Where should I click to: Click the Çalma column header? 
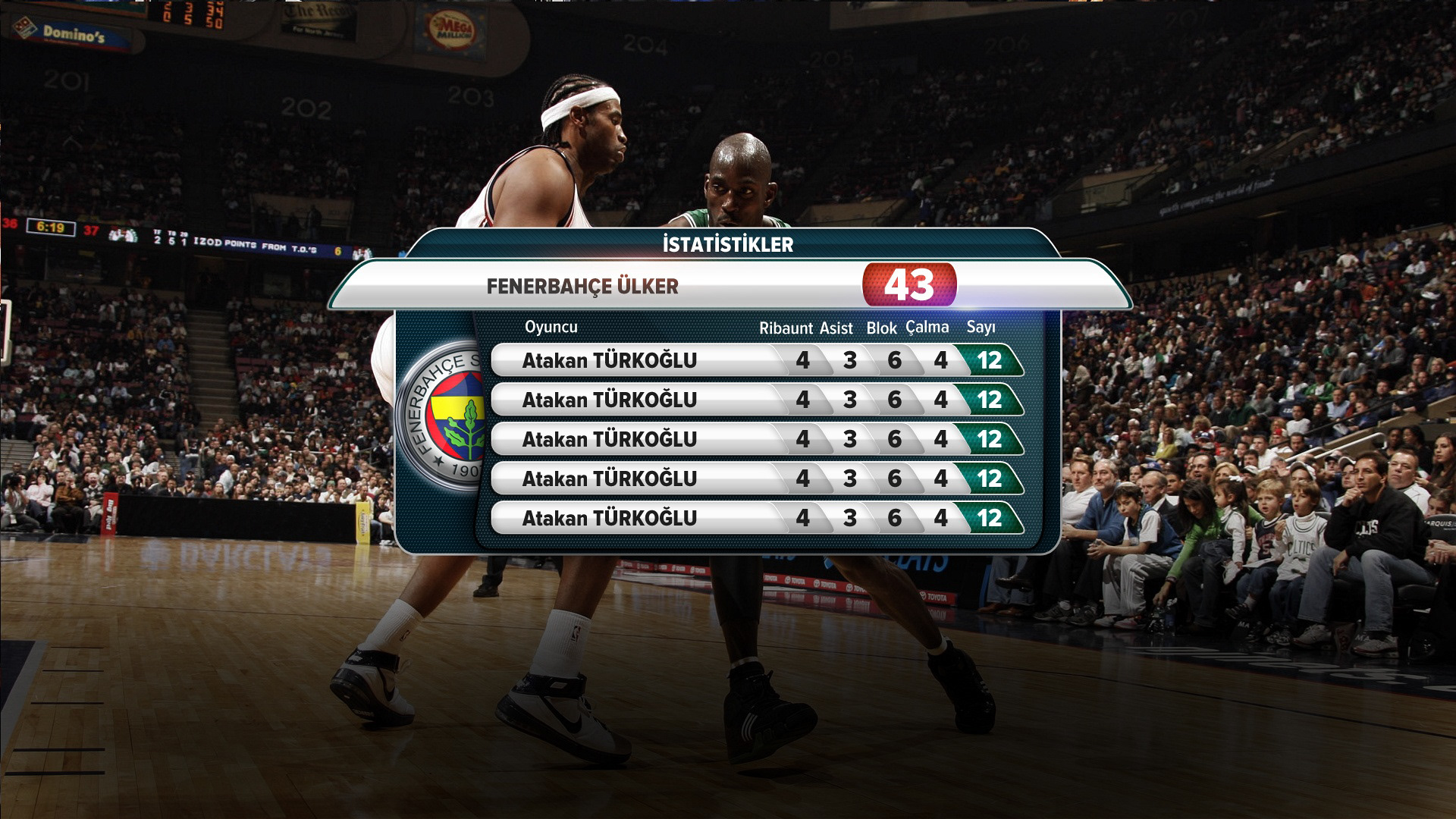point(927,328)
